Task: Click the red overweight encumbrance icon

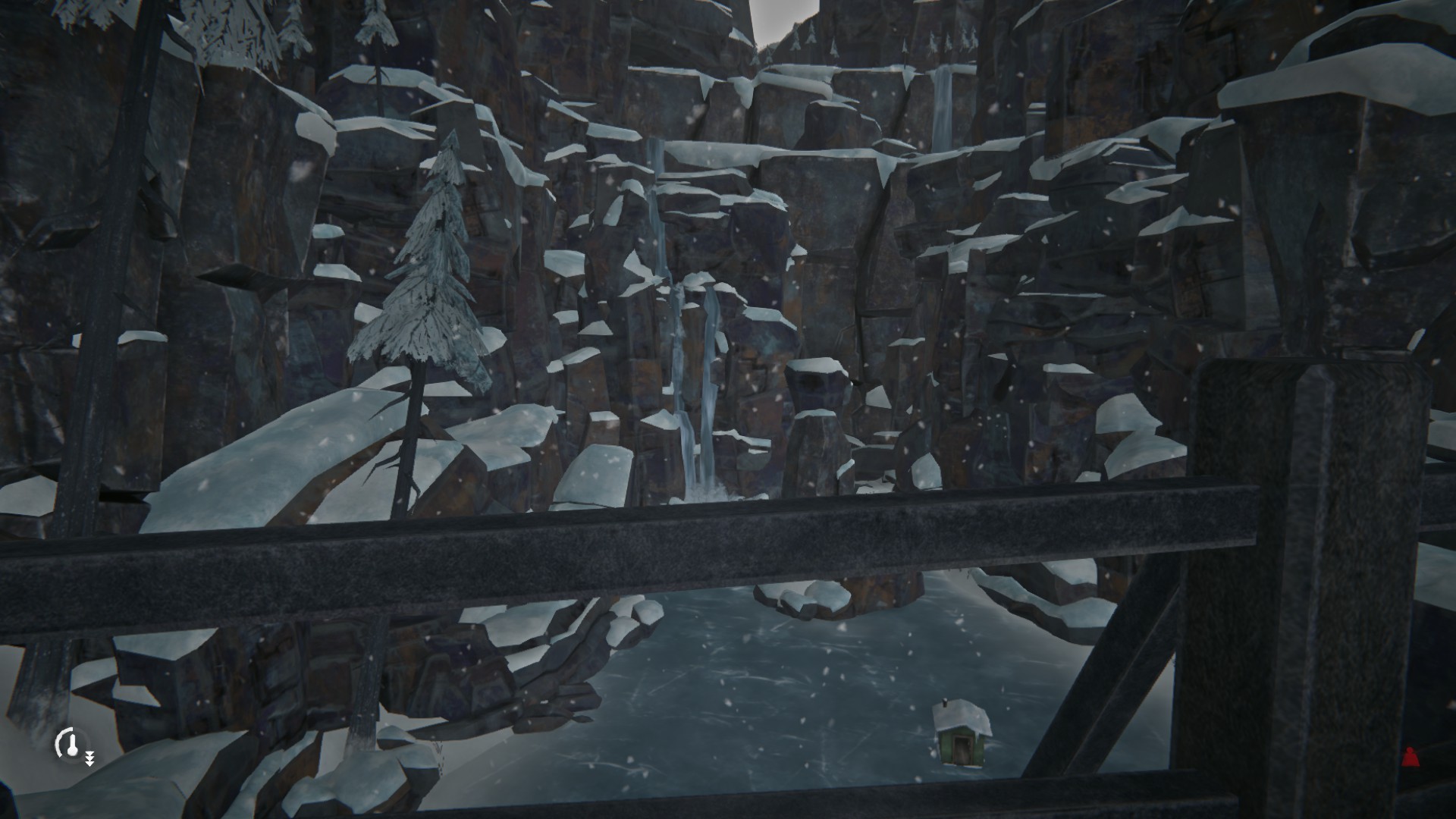Action: pos(1410,756)
